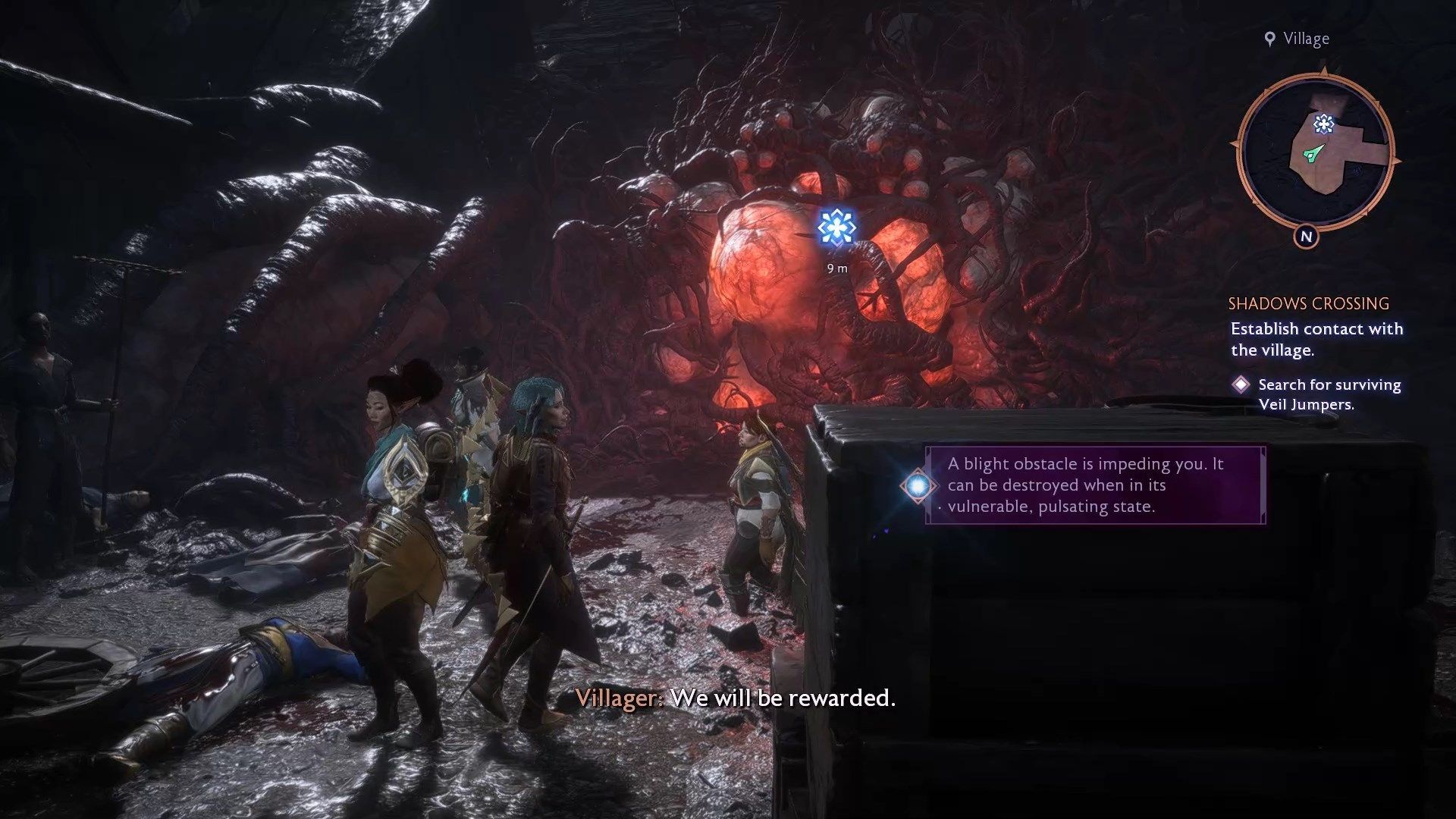Click the quest marker on the minimap
1456x819 pixels.
1324,124
